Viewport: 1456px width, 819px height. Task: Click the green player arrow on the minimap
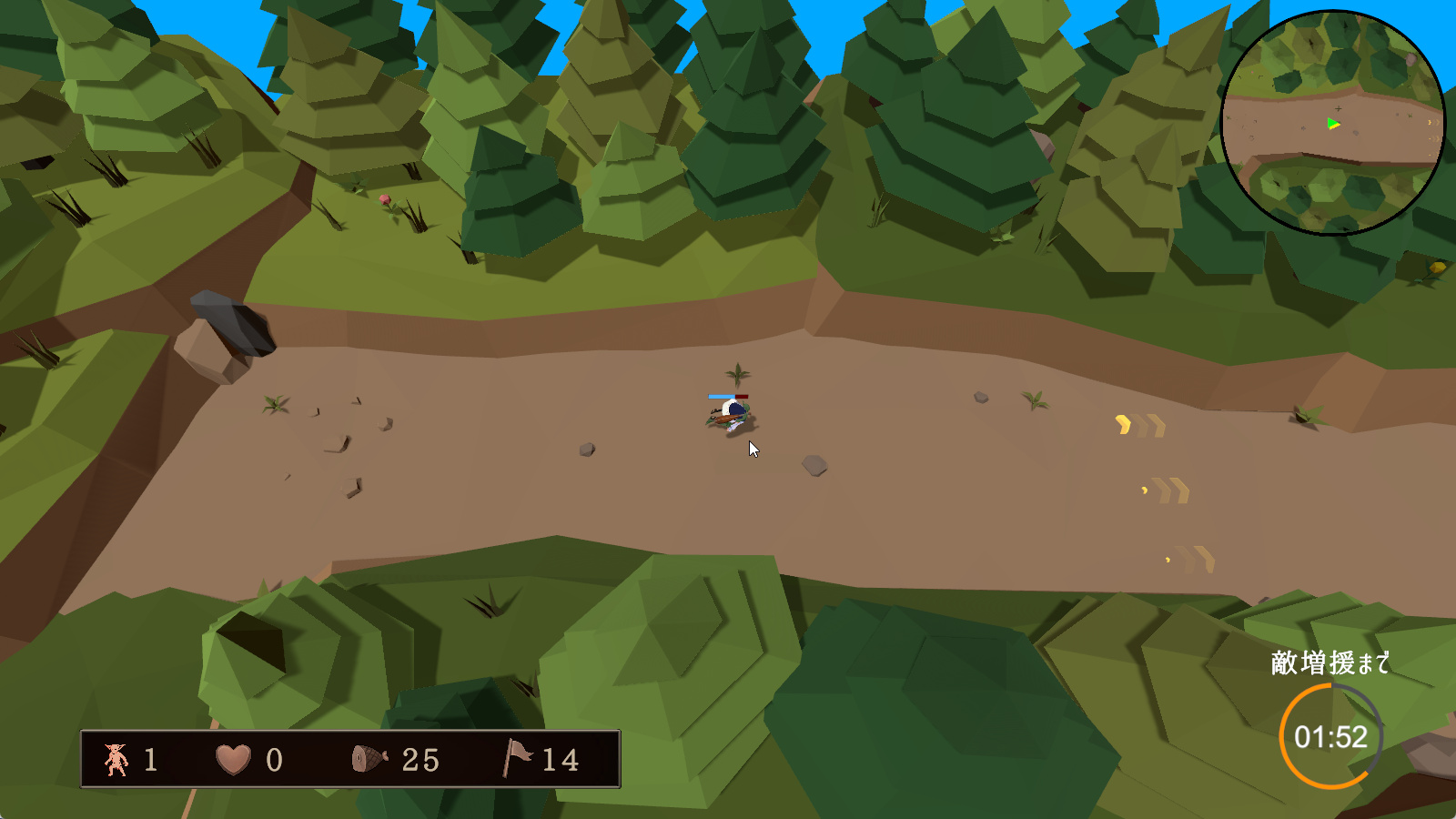(1333, 124)
